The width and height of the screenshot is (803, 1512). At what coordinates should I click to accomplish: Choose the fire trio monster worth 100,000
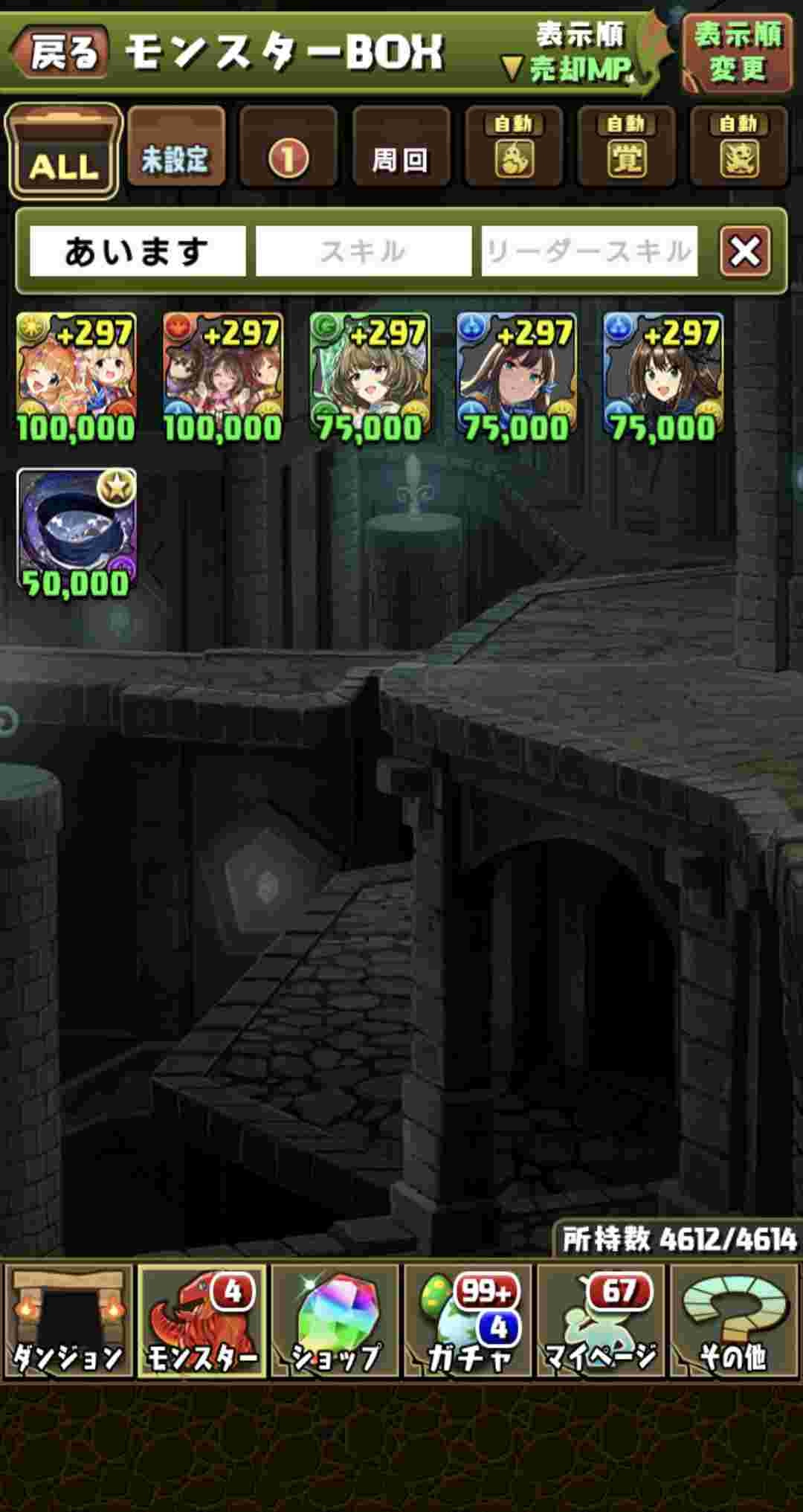[x=222, y=377]
